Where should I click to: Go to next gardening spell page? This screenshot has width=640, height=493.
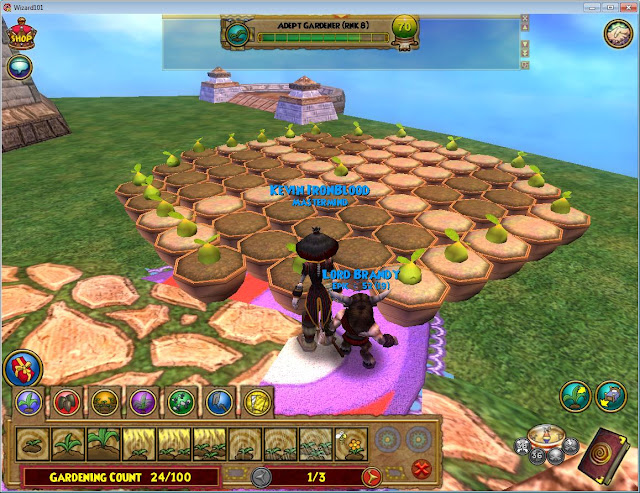click(372, 476)
